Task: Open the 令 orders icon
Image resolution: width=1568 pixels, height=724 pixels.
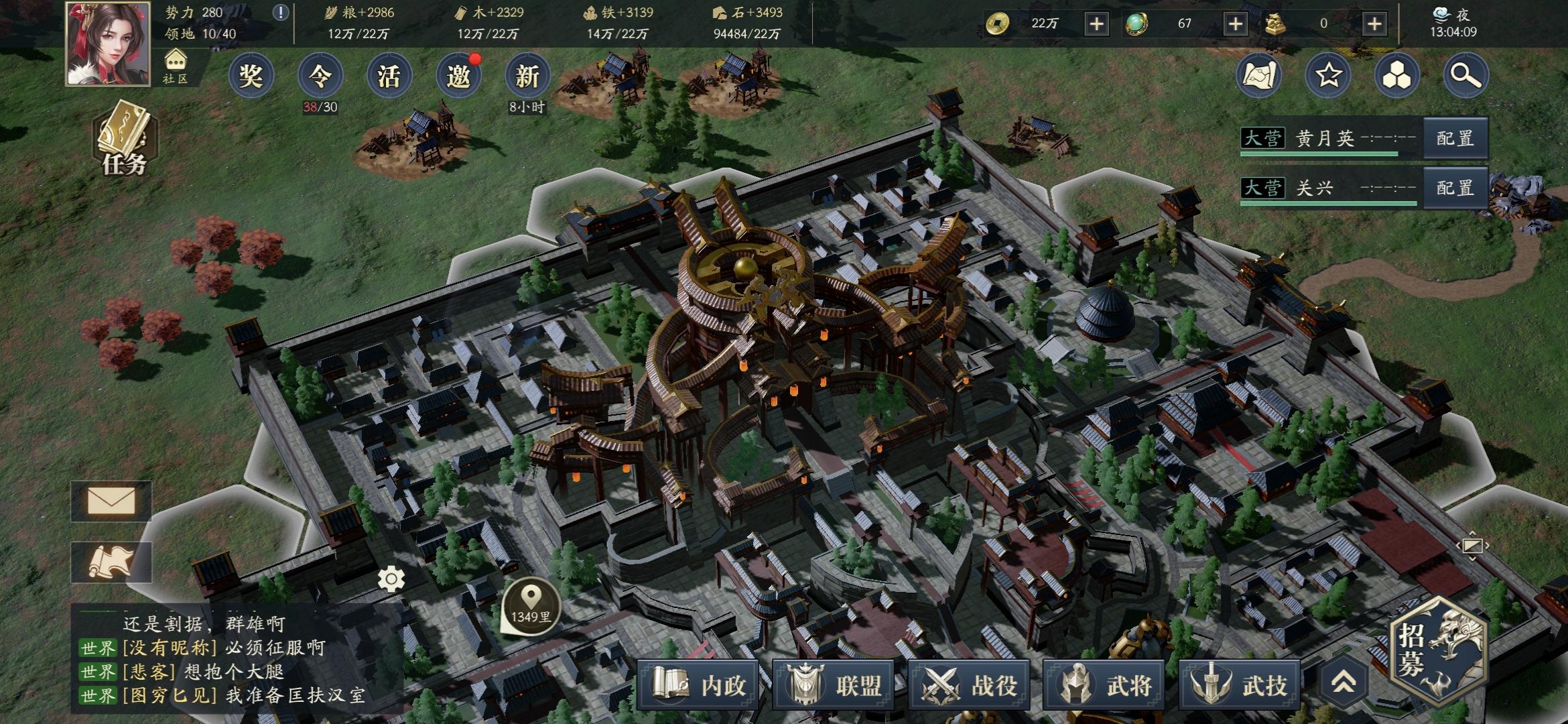Action: point(320,76)
